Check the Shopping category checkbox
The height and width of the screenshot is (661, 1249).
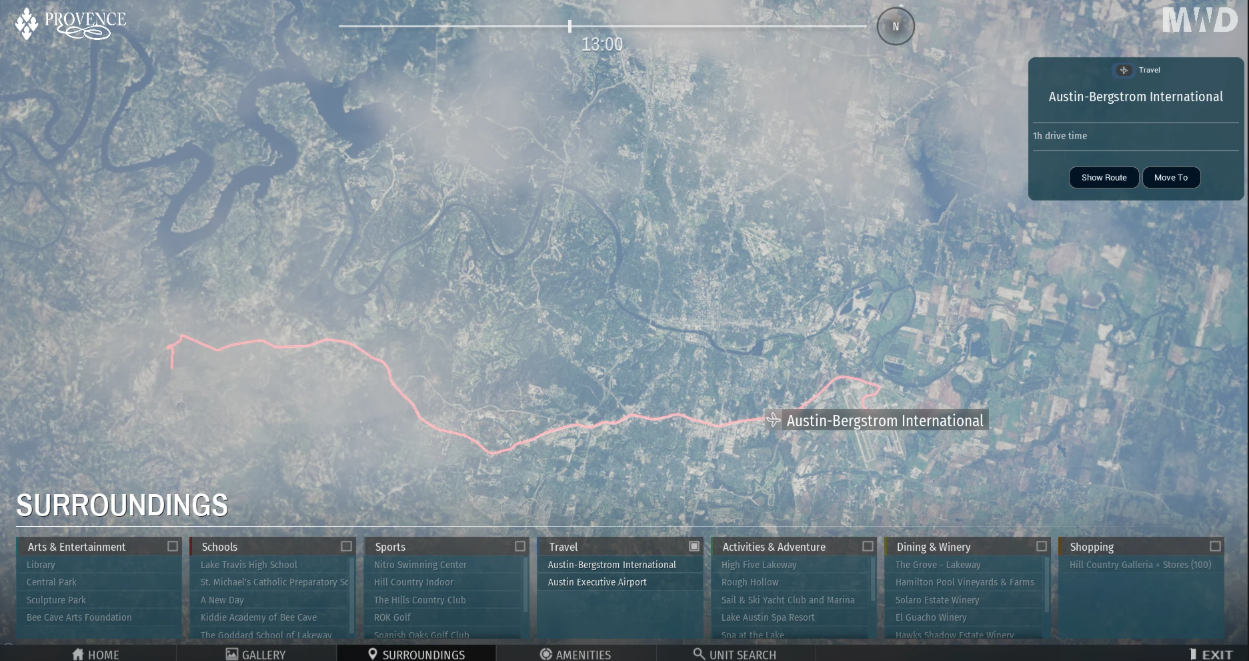(x=1215, y=546)
